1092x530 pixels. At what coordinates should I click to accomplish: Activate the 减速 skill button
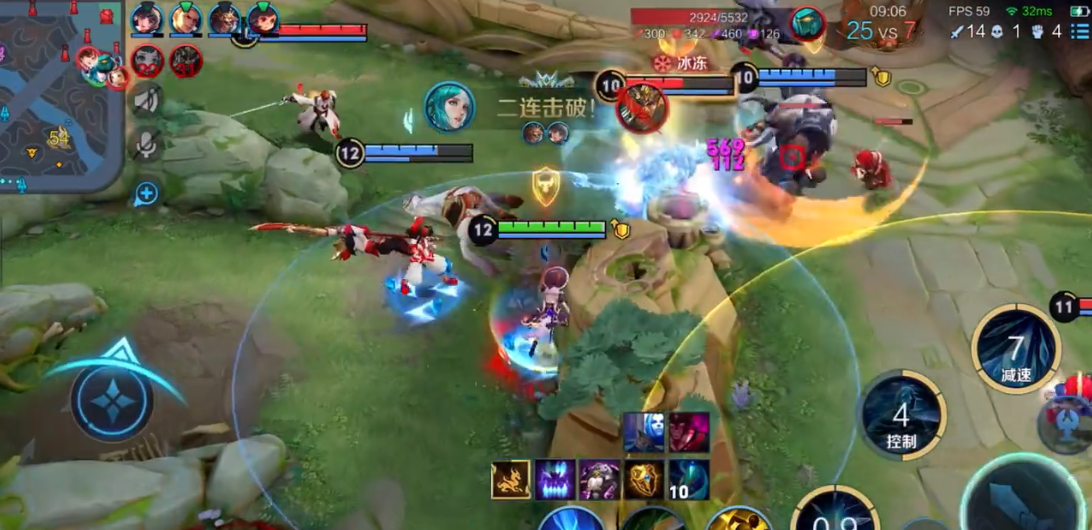point(1016,350)
